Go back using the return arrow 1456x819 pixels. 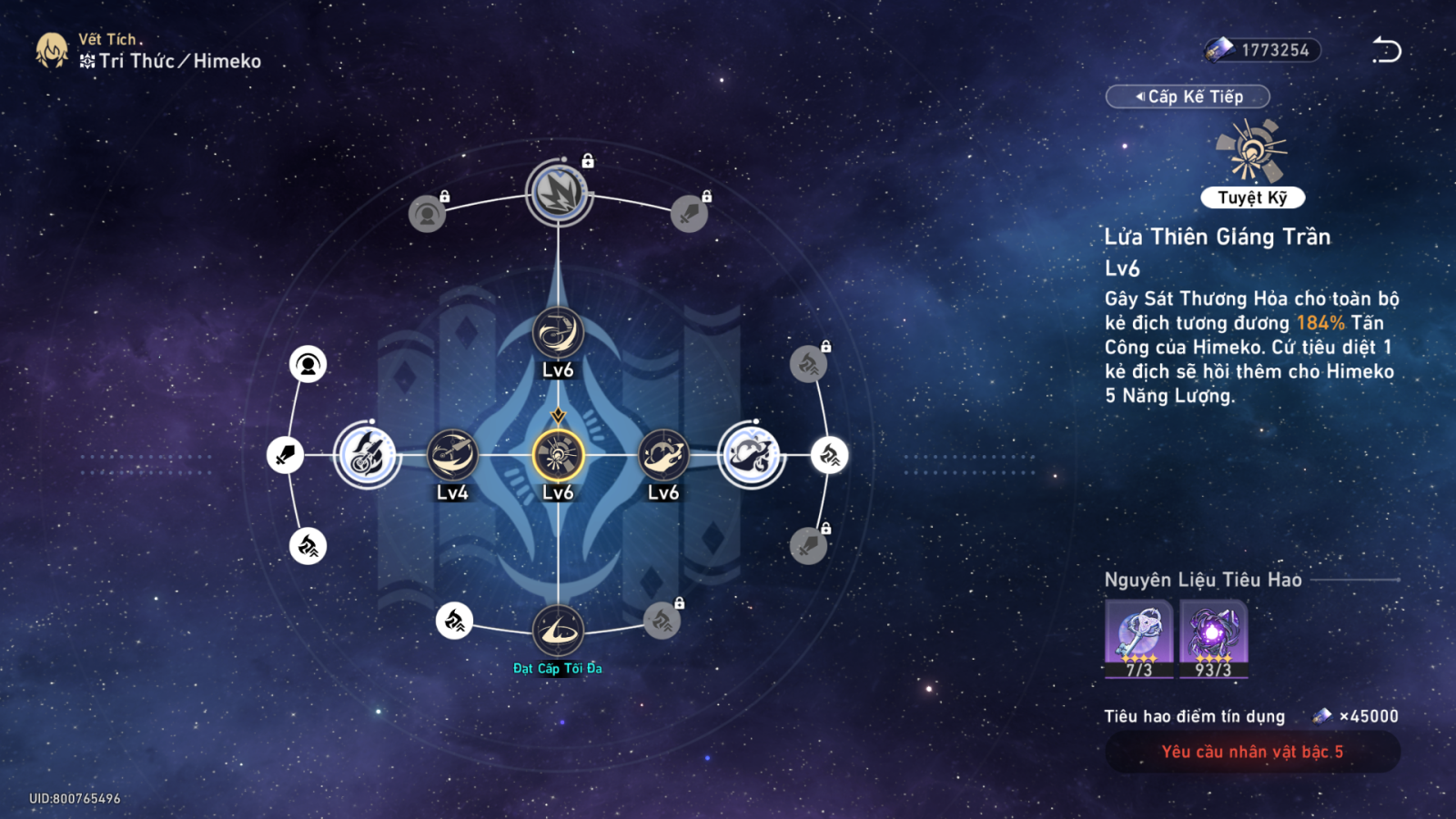coord(1386,50)
